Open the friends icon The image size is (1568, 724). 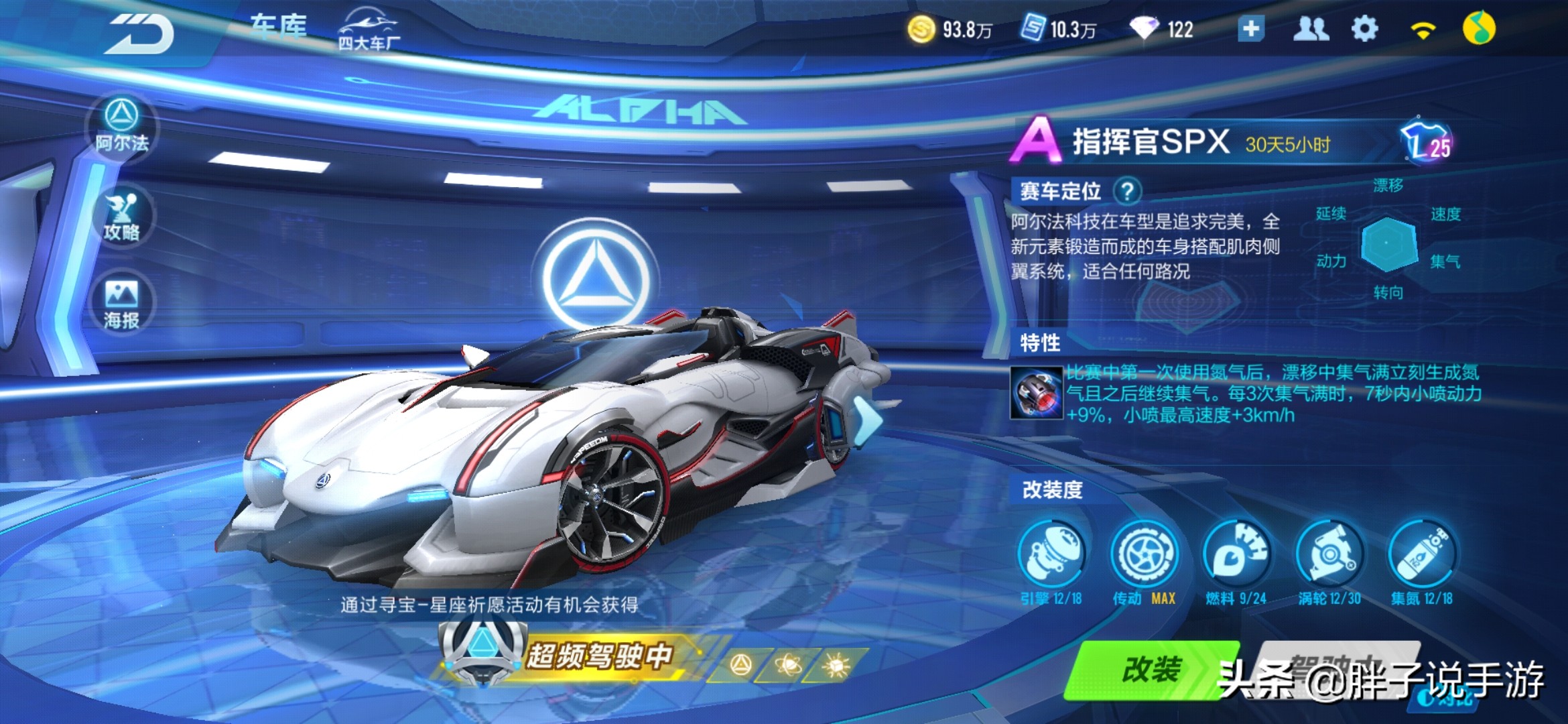tap(1310, 29)
